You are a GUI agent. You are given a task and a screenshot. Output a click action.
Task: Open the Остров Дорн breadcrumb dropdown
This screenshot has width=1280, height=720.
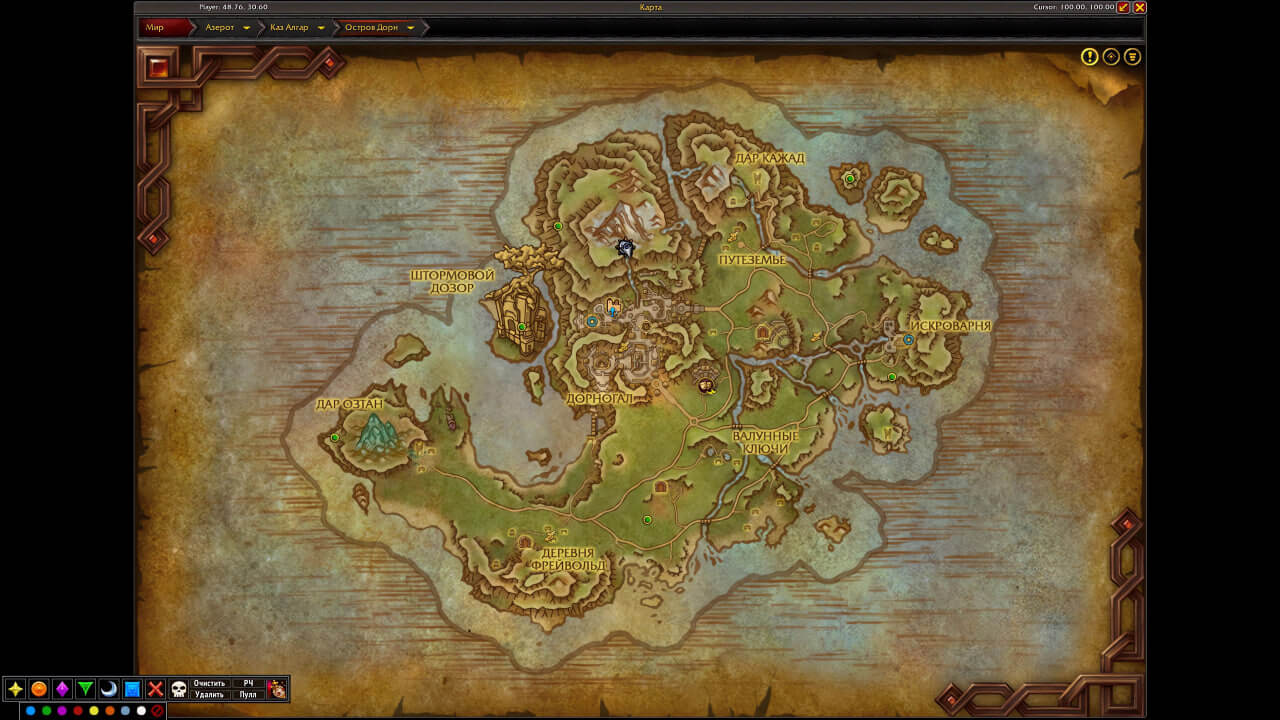point(410,28)
